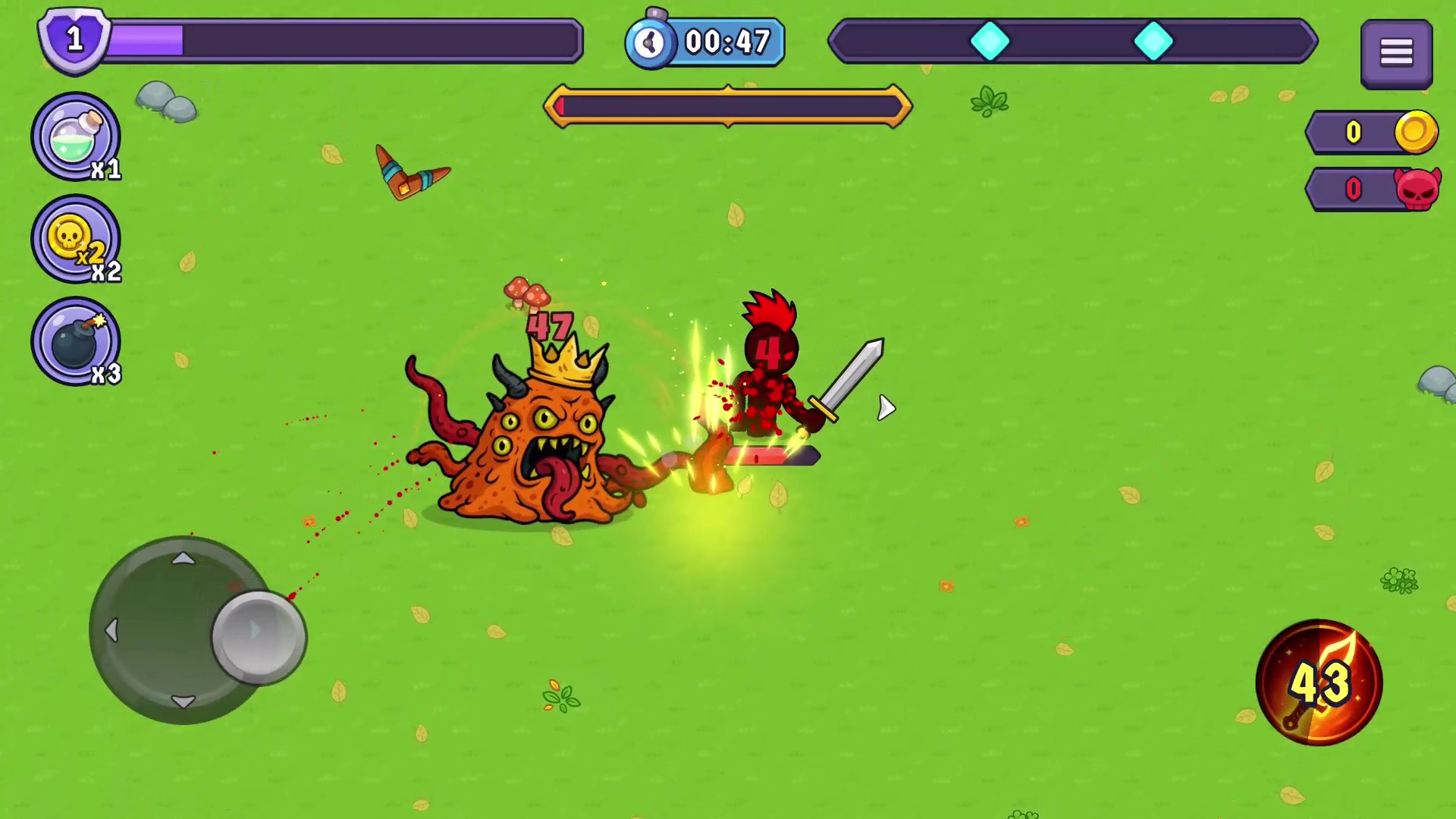The width and height of the screenshot is (1456, 819).
Task: Tap the boss health bar
Action: tap(726, 106)
